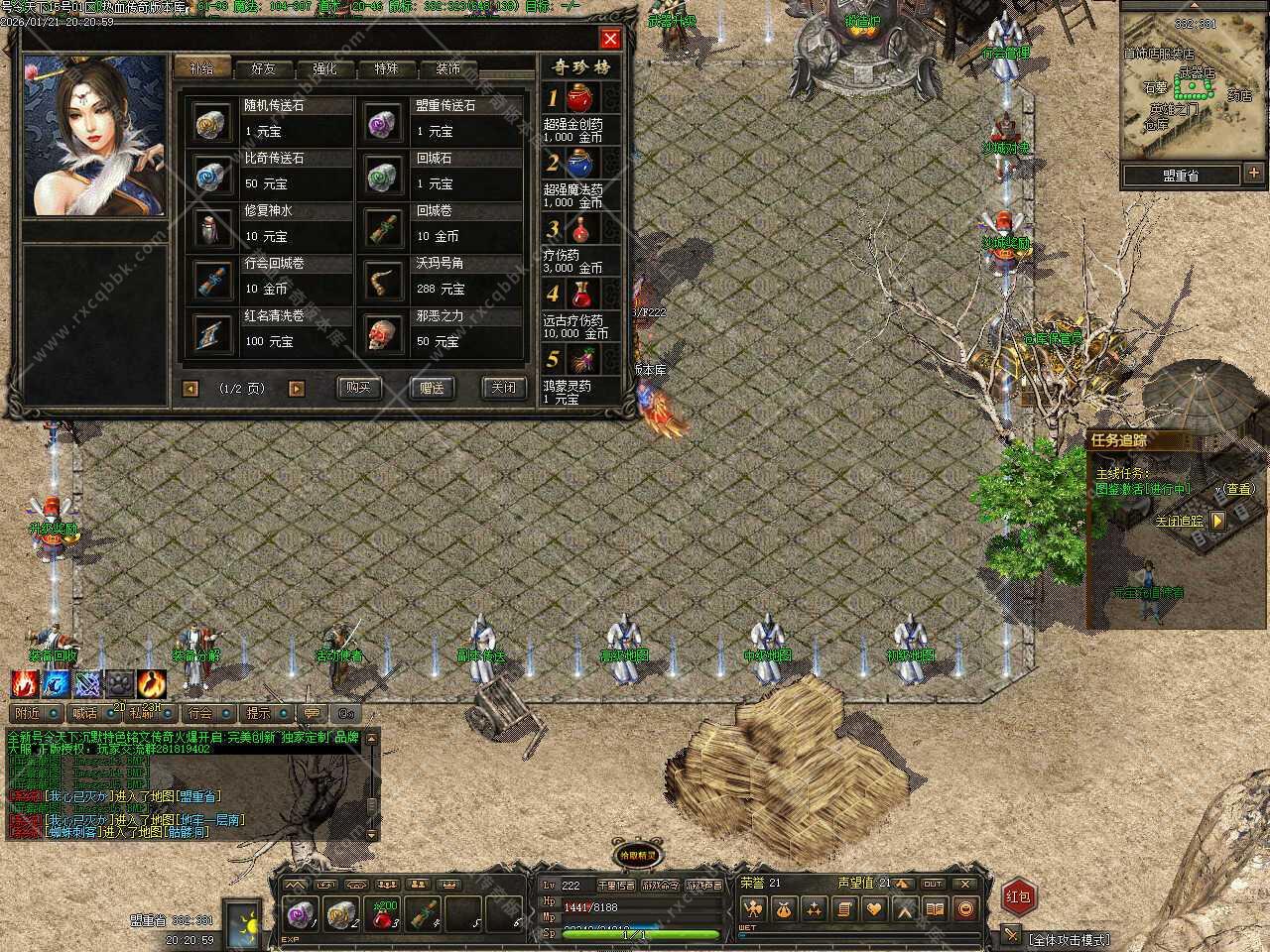The width and height of the screenshot is (1270, 952).
Task: Click the 购买 buy button
Action: tap(358, 388)
